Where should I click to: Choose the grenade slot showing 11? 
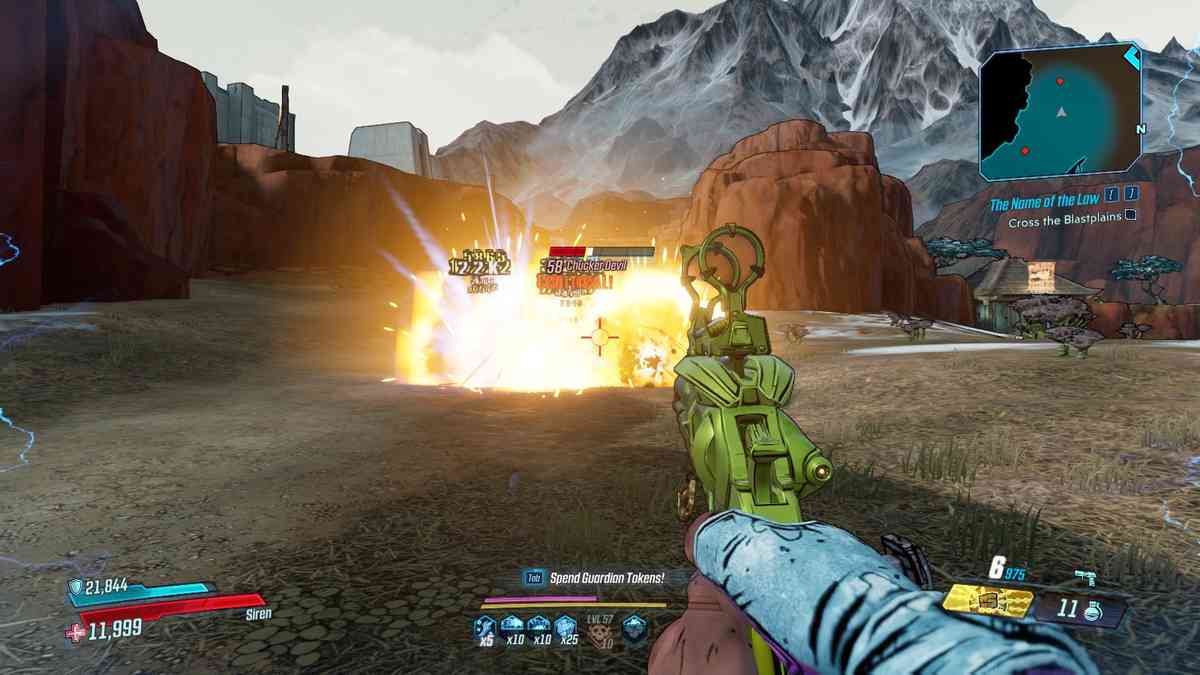[1080, 609]
